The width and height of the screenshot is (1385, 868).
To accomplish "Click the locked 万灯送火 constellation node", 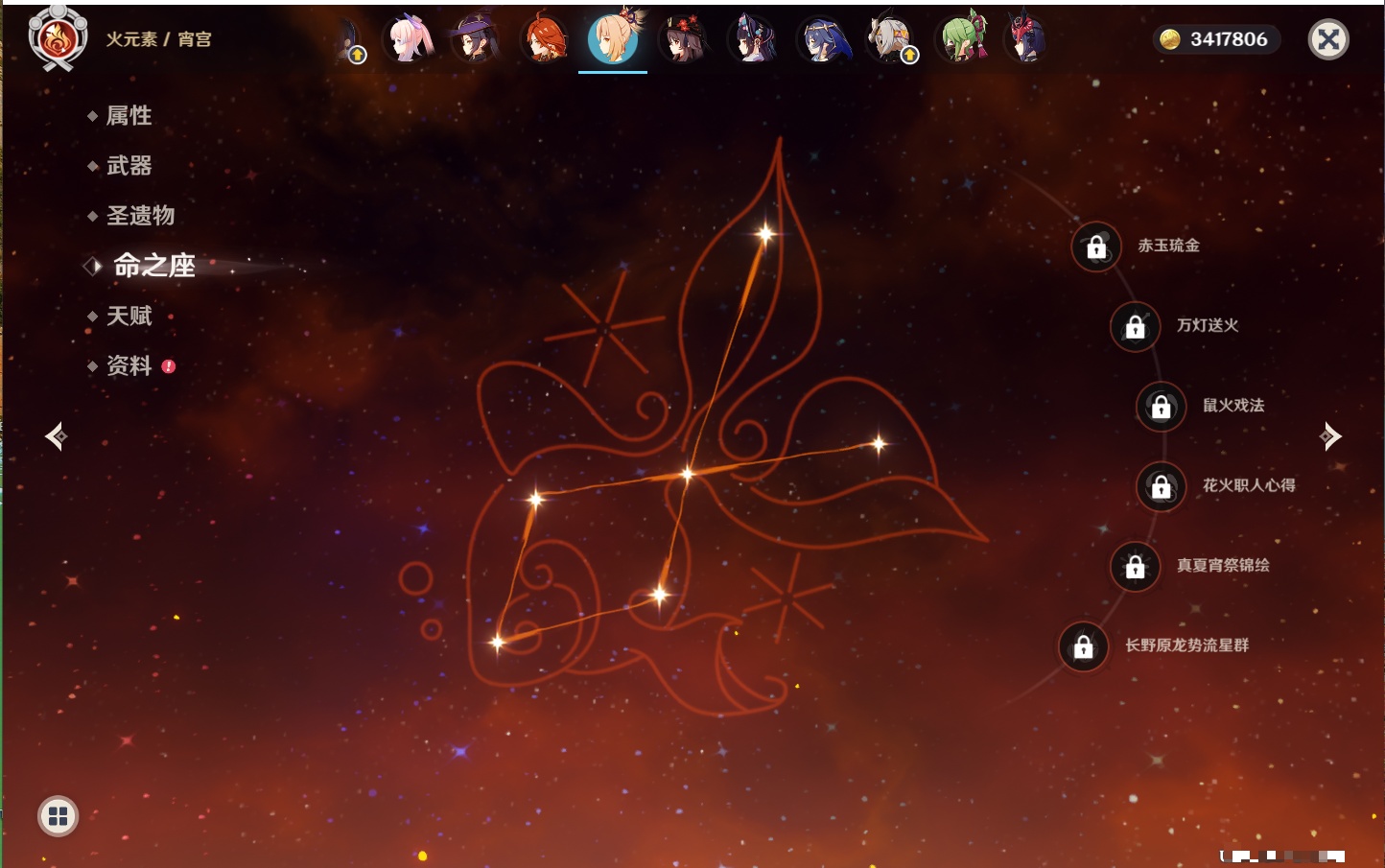I will [x=1136, y=327].
